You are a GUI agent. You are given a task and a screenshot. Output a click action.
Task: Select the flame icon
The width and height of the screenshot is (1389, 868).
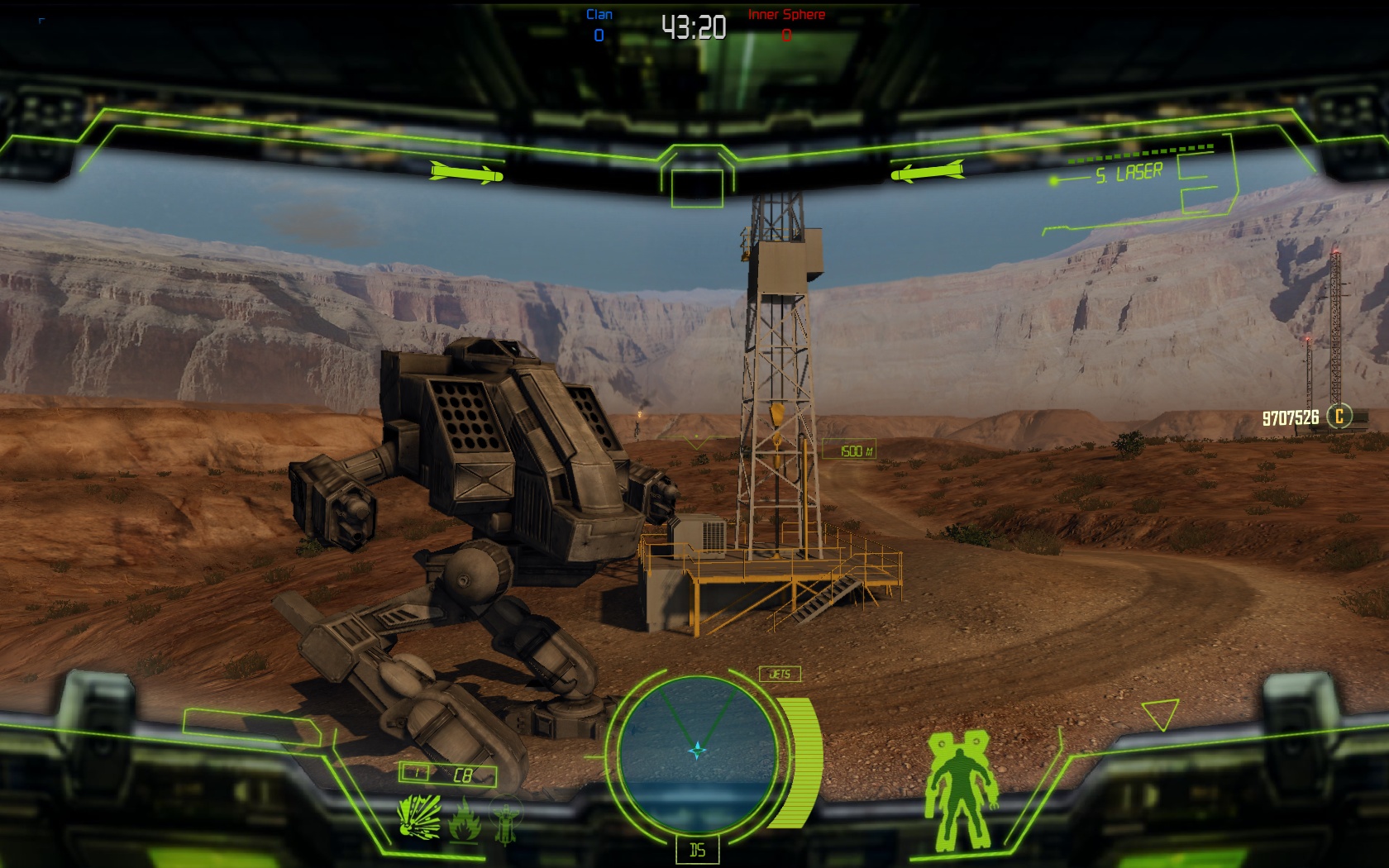[465, 818]
